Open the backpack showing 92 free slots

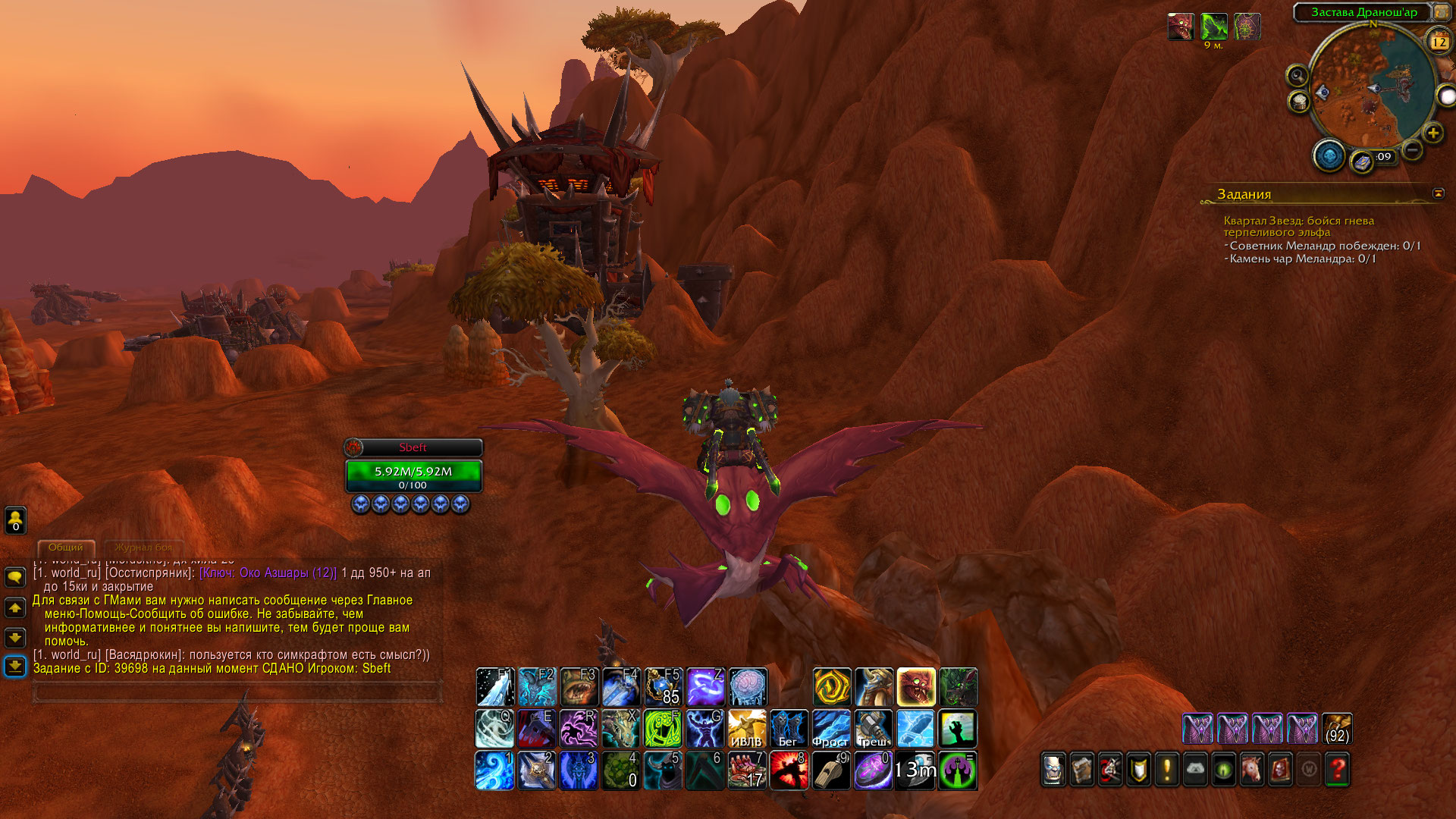point(1337,729)
